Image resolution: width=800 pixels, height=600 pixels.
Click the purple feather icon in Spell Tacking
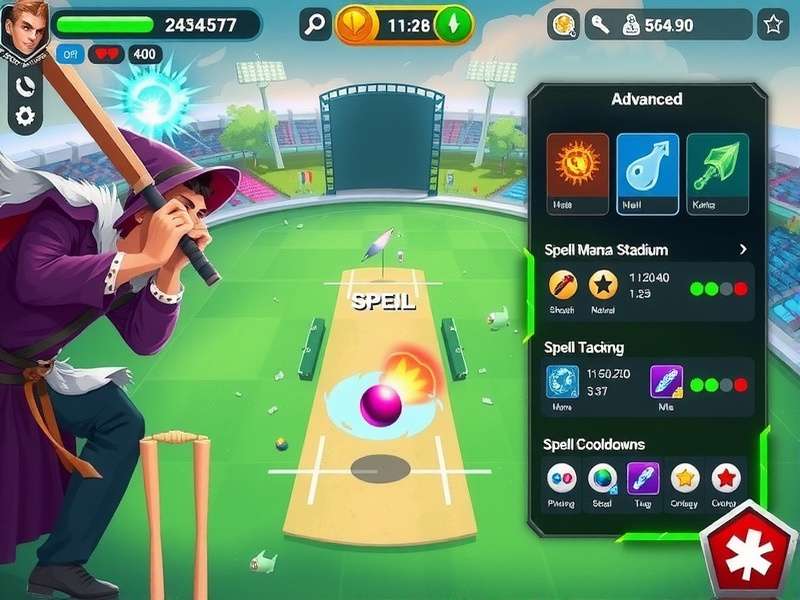pyautogui.click(x=666, y=382)
